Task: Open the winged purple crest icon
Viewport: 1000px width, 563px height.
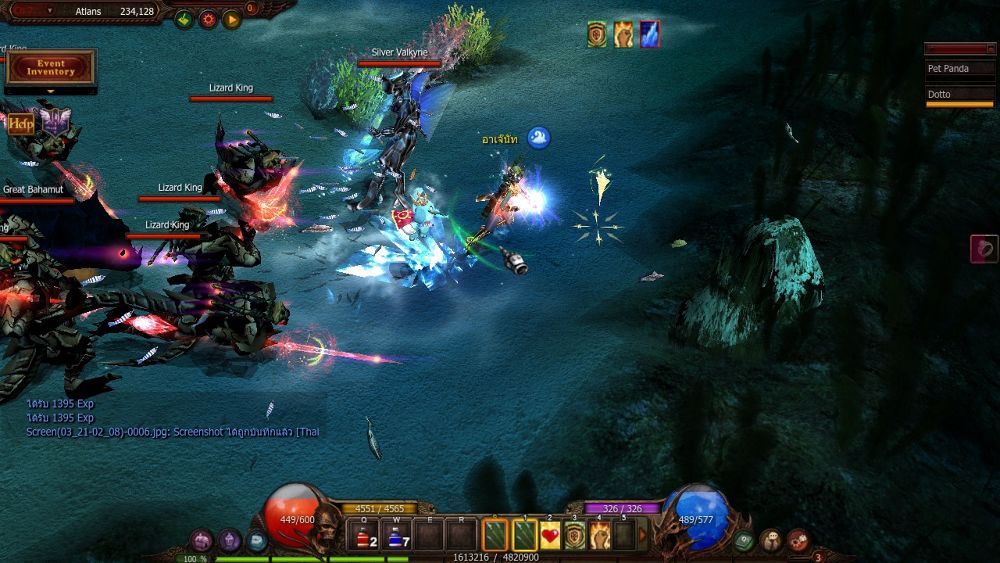Action: click(54, 122)
